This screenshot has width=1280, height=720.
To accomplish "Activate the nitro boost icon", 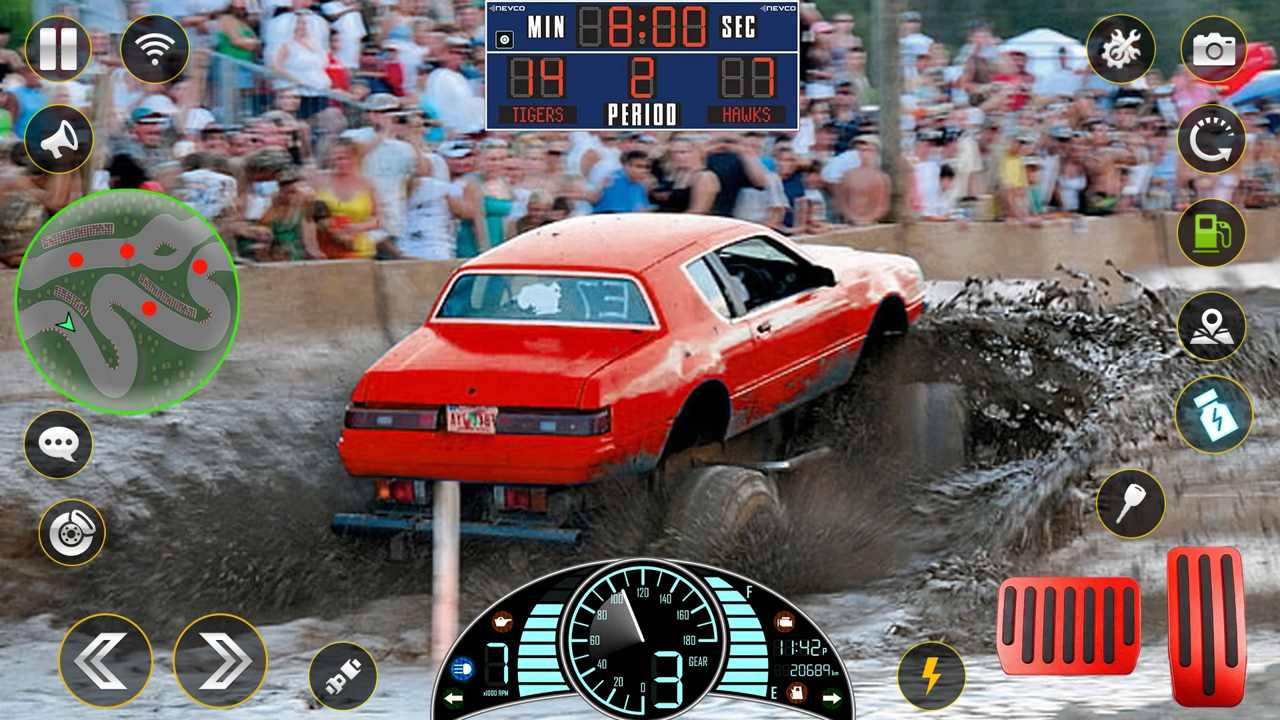I will 1213,417.
